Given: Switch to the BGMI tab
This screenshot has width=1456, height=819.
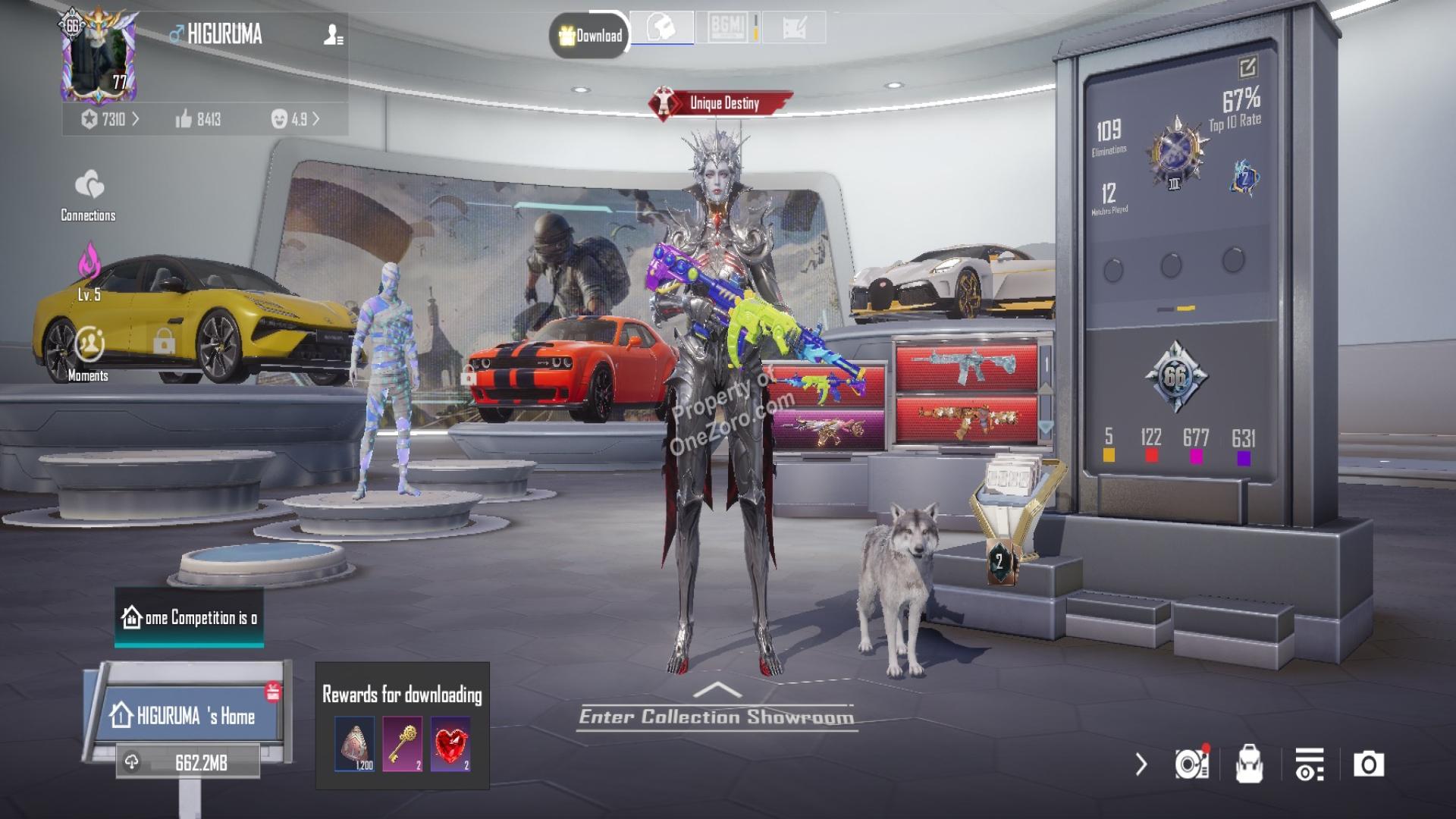Looking at the screenshot, I should 728,29.
